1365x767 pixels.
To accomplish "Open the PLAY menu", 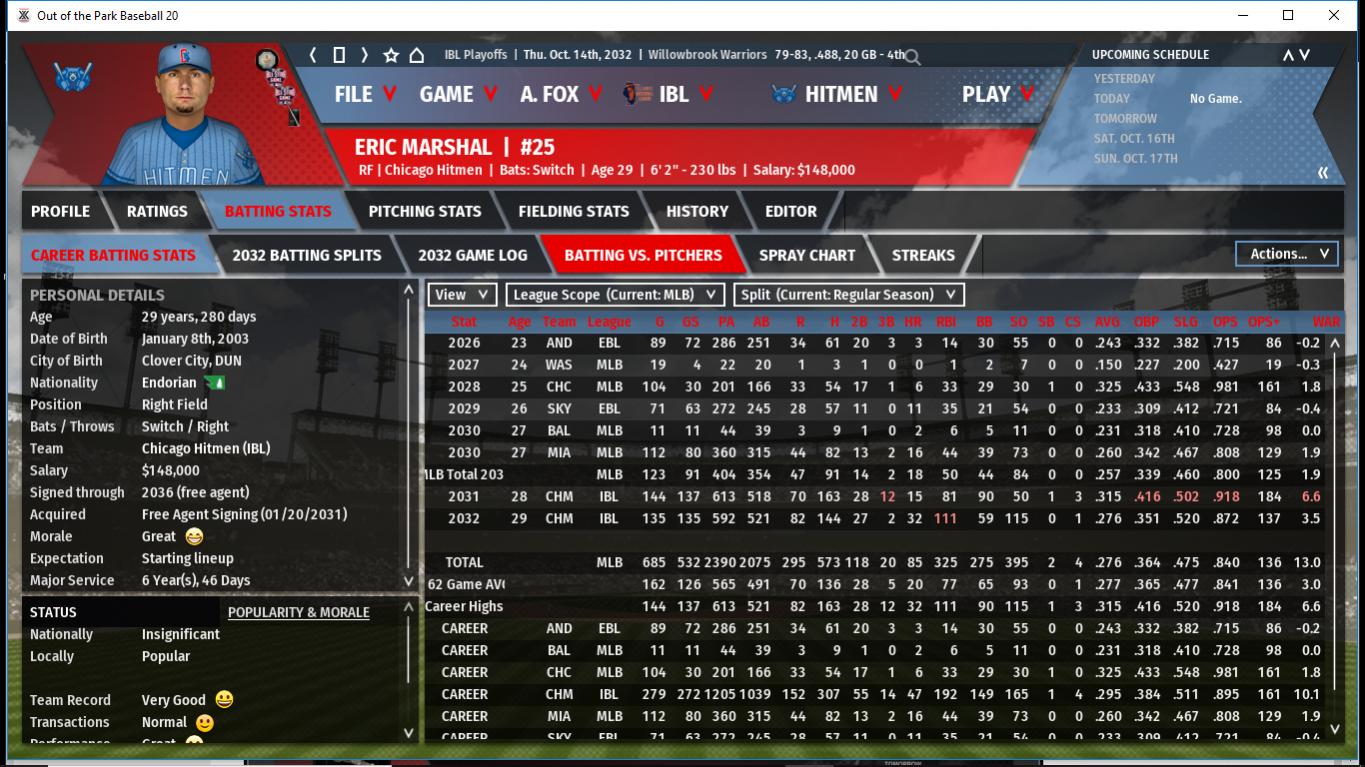I will pos(996,94).
